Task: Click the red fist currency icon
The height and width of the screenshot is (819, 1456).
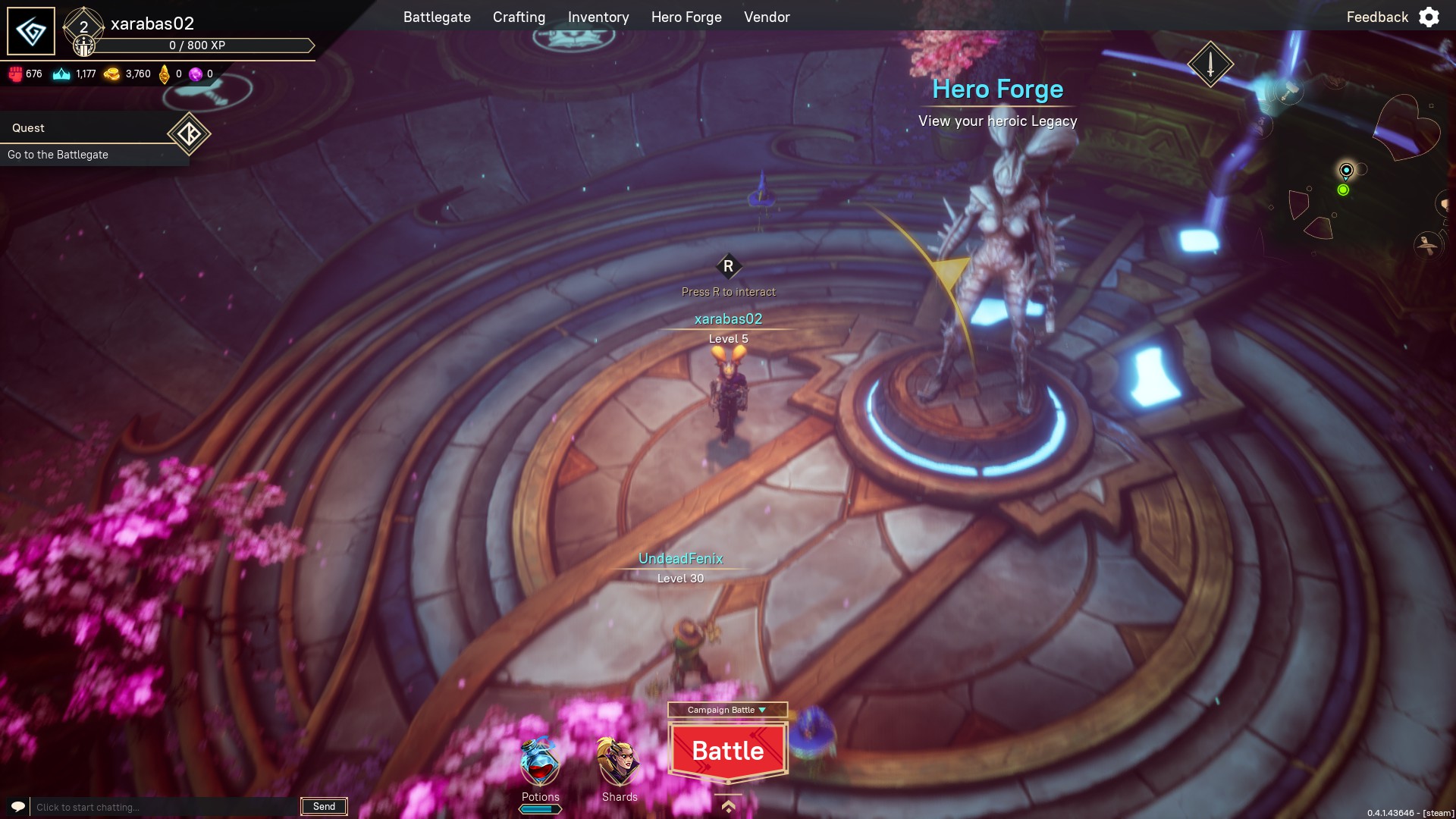Action: (x=15, y=73)
